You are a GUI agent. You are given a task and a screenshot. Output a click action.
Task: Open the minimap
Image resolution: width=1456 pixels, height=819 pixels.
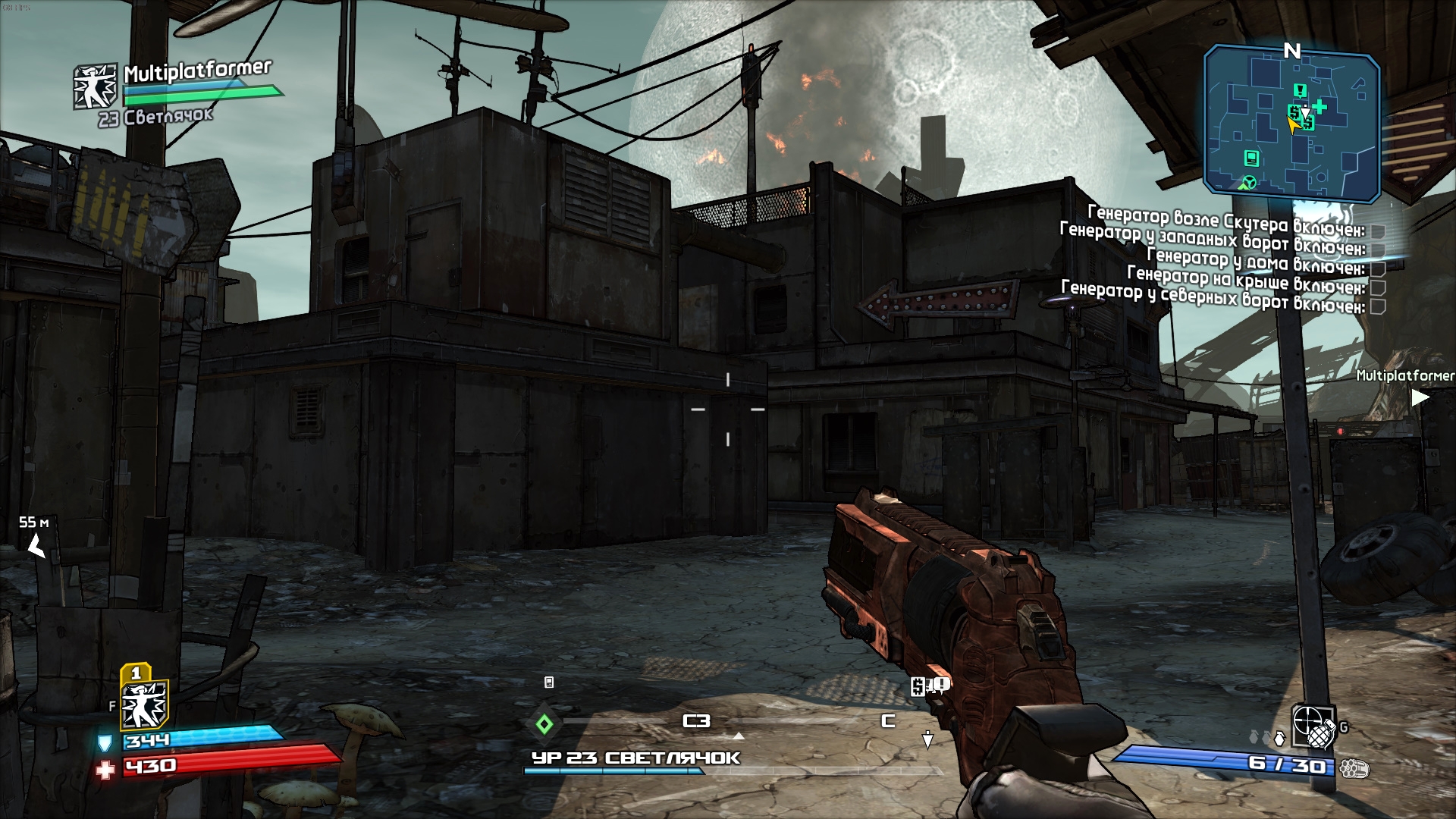1291,124
